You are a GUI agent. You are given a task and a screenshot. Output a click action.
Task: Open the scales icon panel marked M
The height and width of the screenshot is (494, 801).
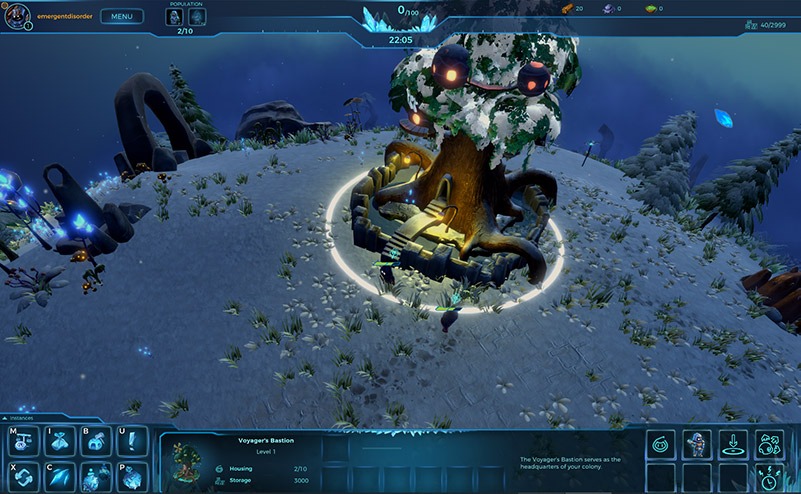22,441
